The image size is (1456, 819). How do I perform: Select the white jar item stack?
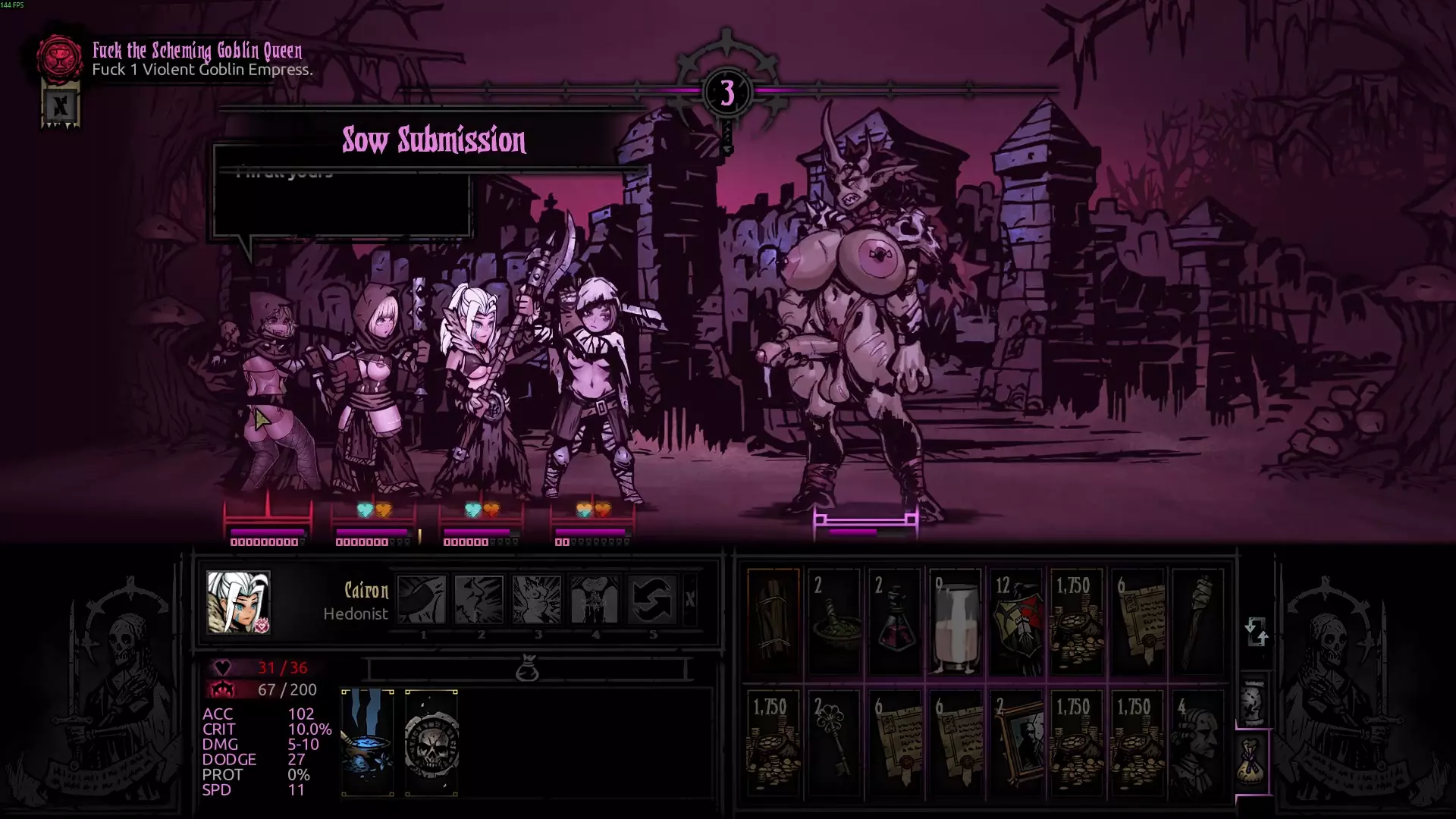point(955,622)
